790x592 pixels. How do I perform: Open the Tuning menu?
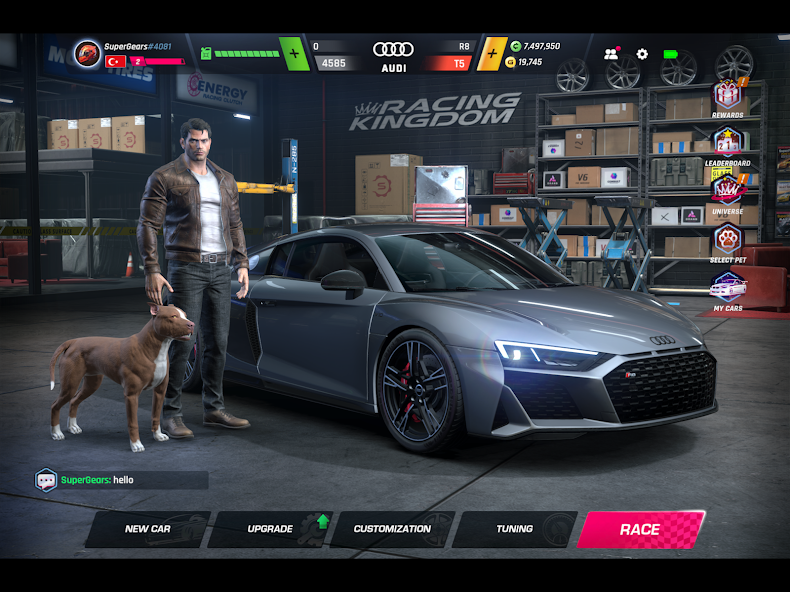[515, 529]
